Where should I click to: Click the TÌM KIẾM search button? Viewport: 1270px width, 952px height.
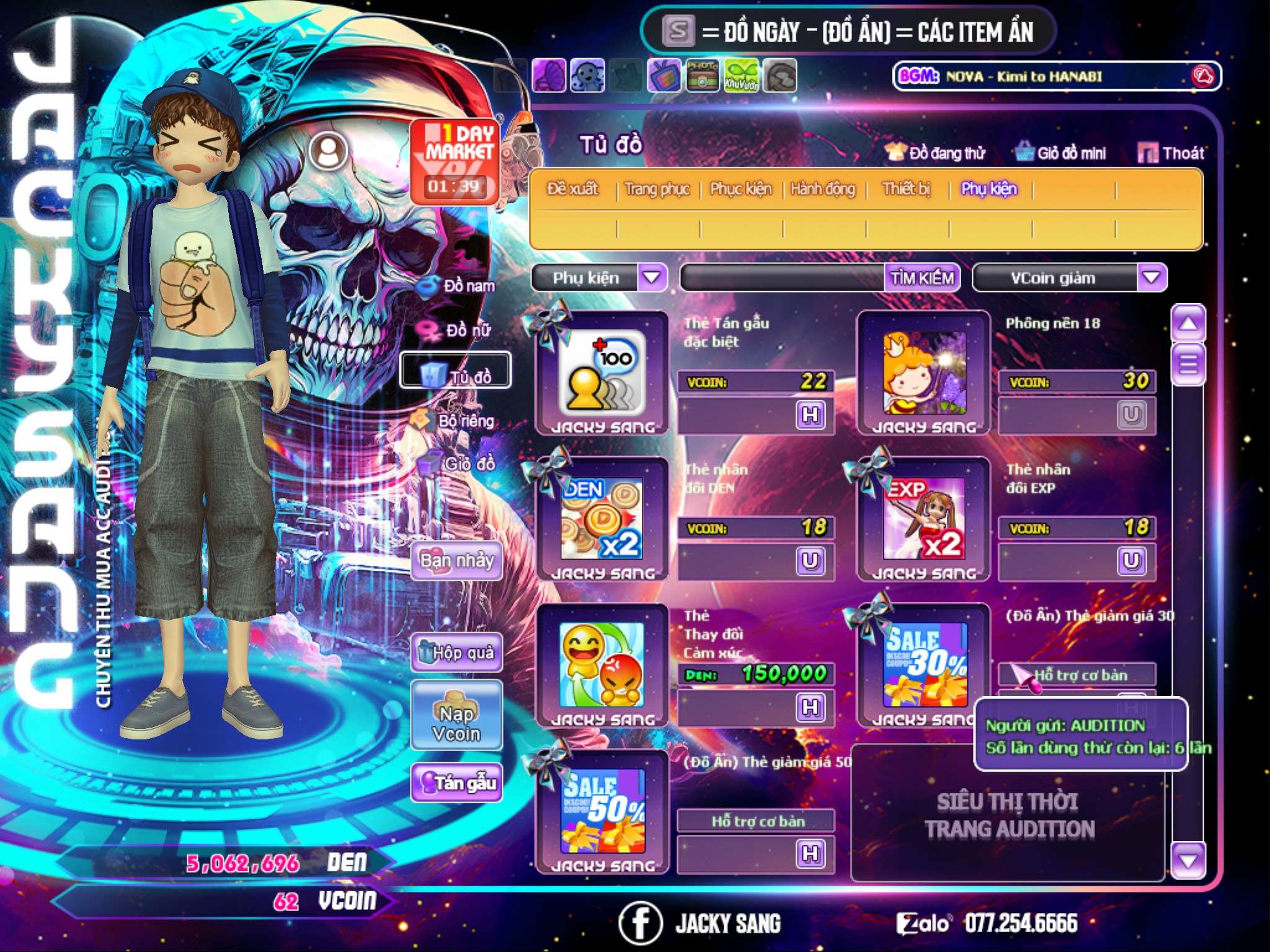(x=922, y=278)
